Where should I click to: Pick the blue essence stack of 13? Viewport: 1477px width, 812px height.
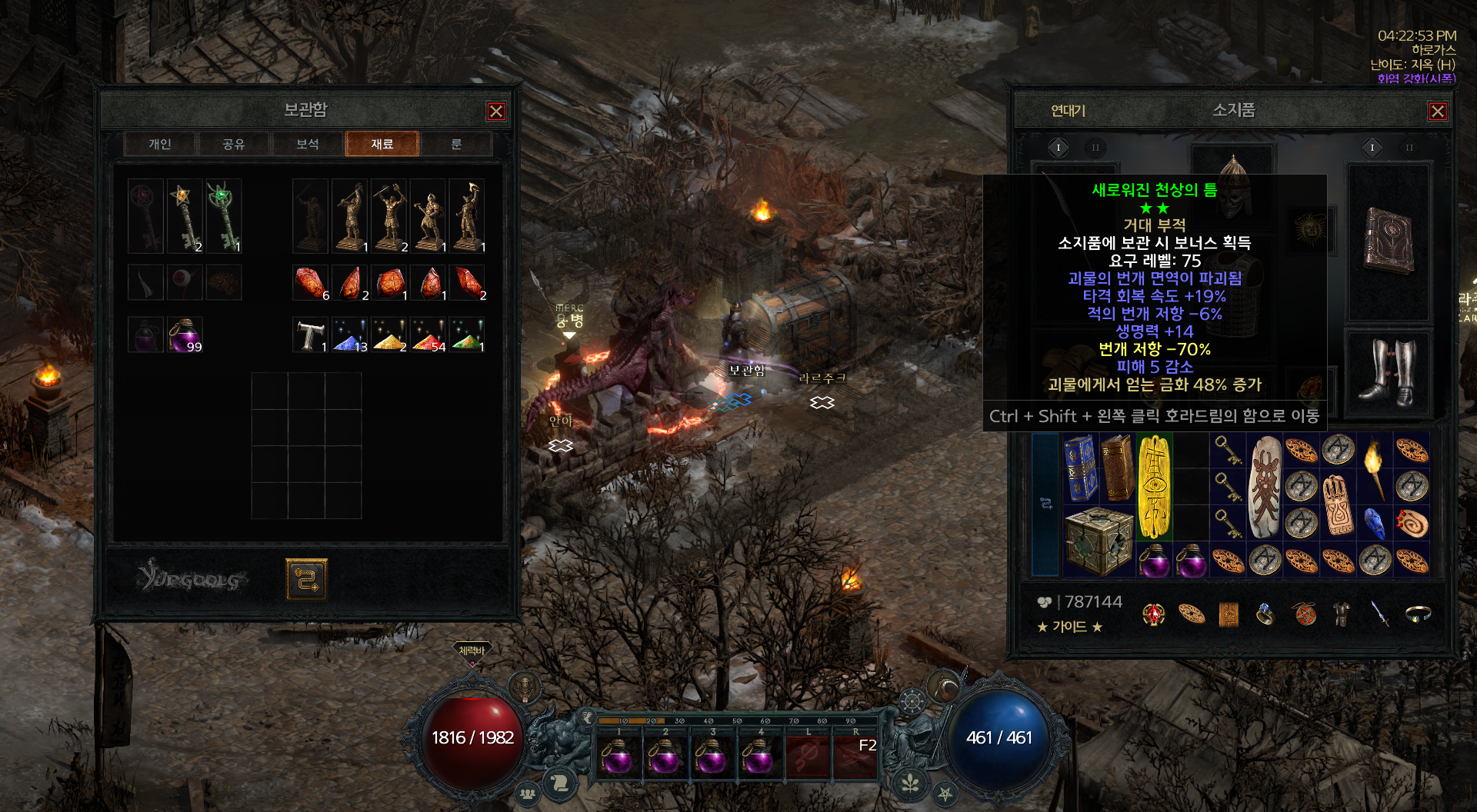[351, 335]
